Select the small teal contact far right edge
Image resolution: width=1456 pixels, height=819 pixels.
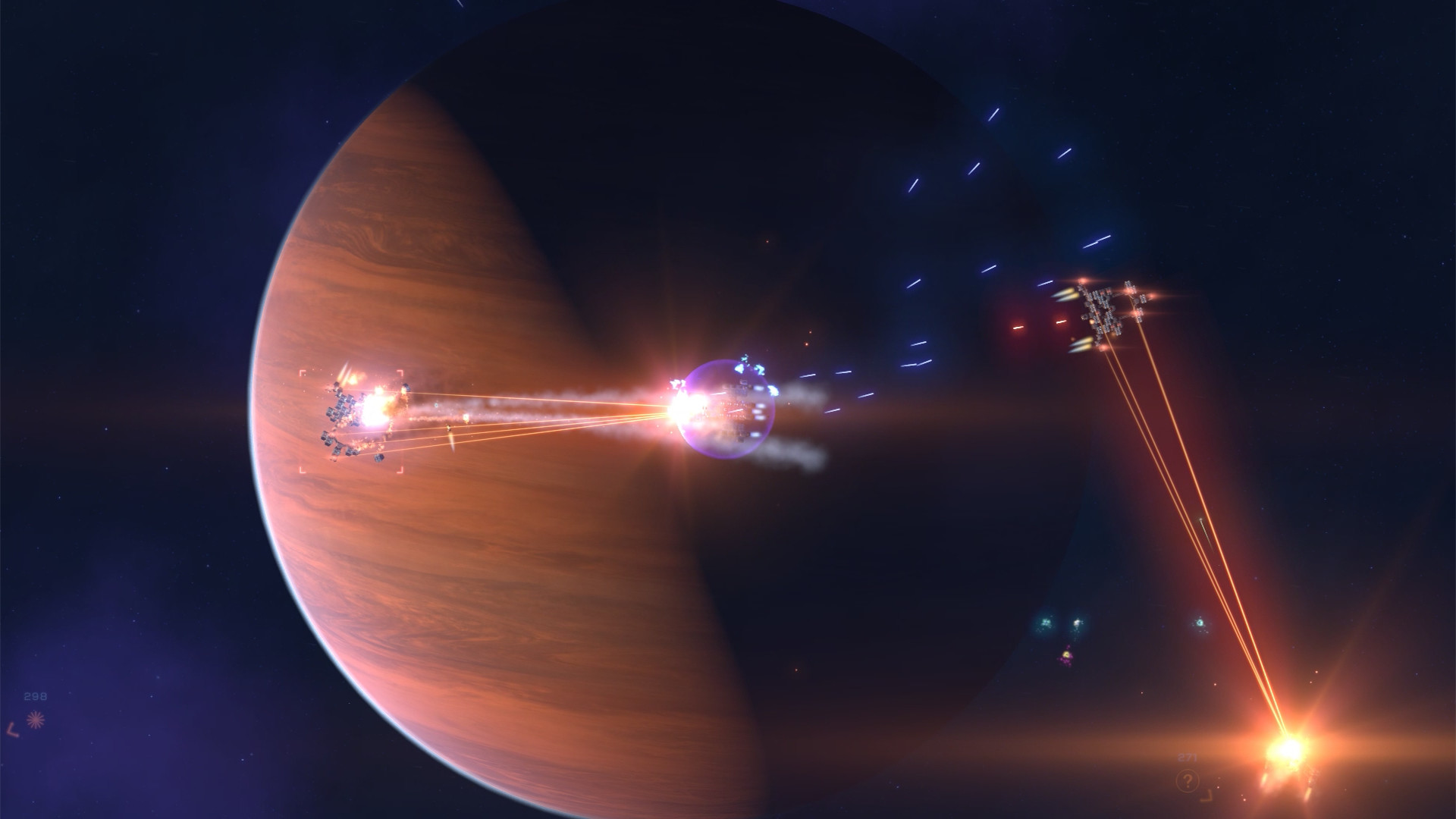point(1200,623)
